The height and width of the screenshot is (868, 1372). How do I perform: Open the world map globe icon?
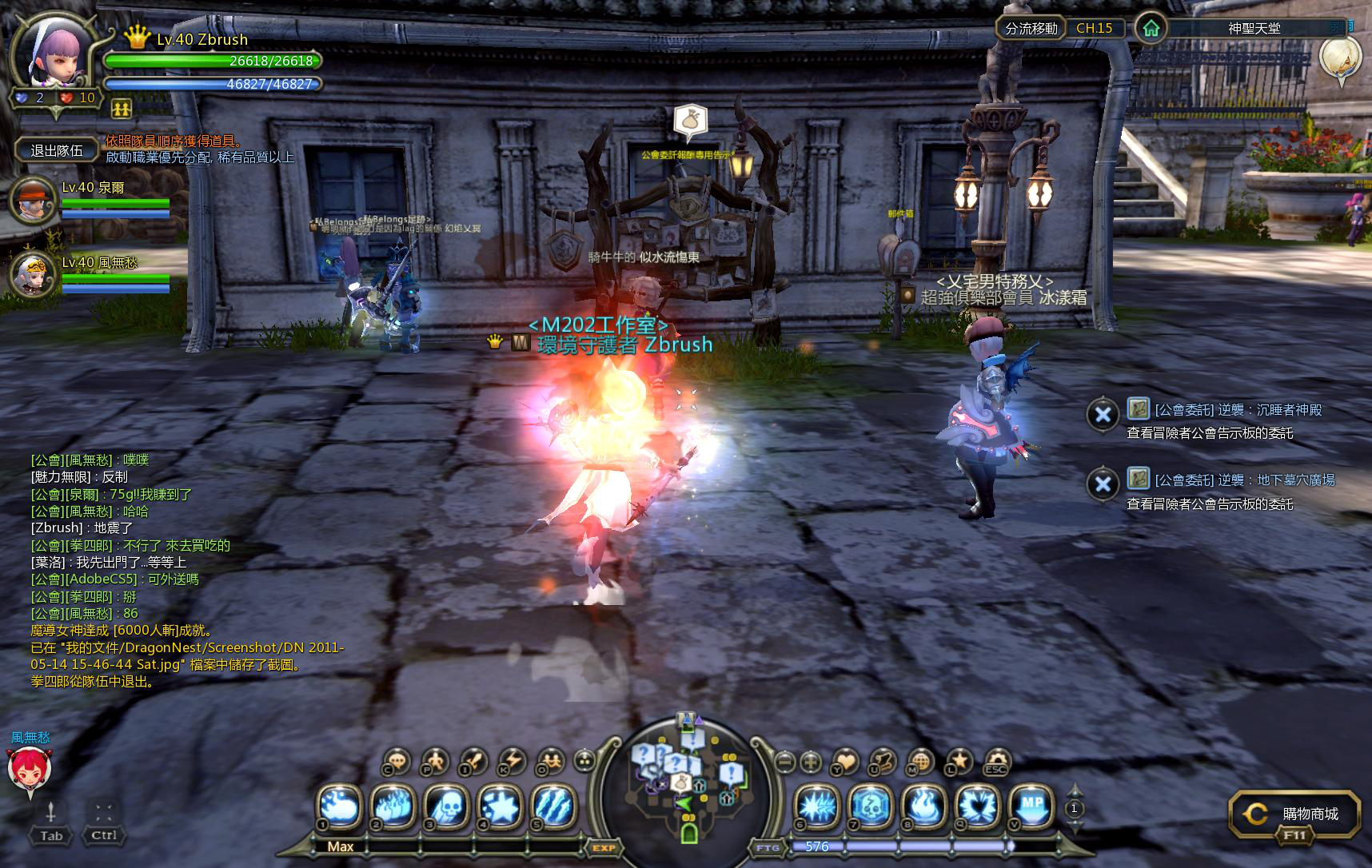920,762
